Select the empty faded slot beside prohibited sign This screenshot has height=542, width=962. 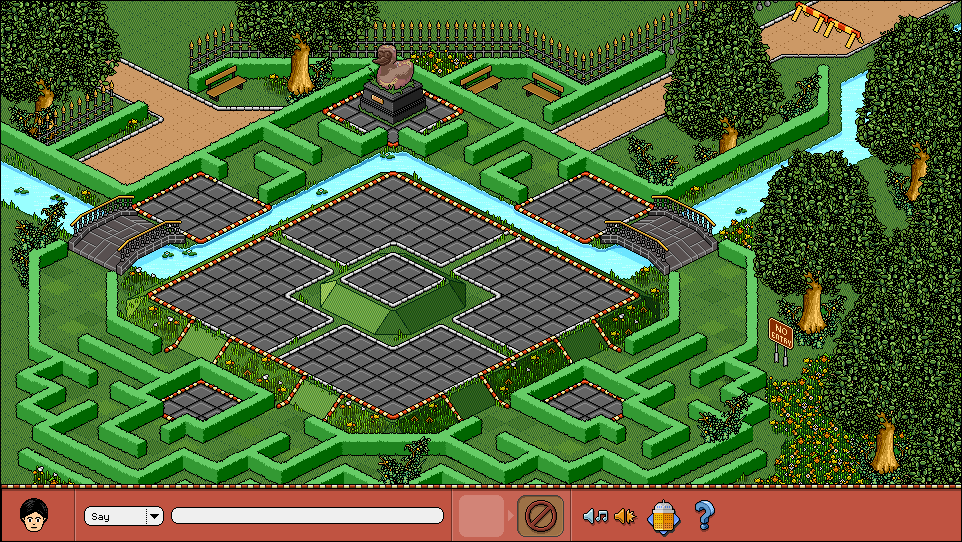[x=481, y=515]
